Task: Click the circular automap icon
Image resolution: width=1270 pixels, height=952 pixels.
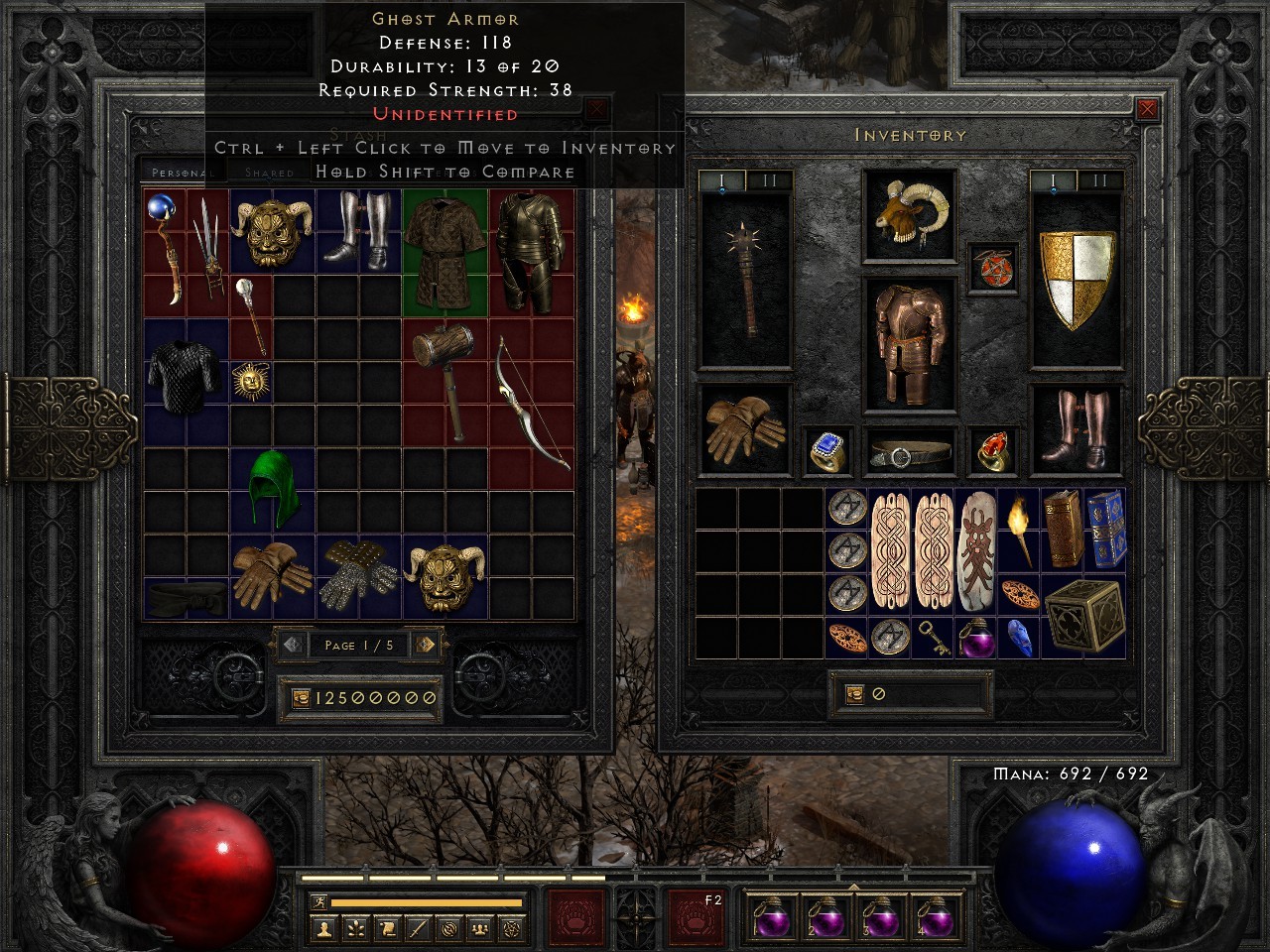Action: click(x=449, y=929)
